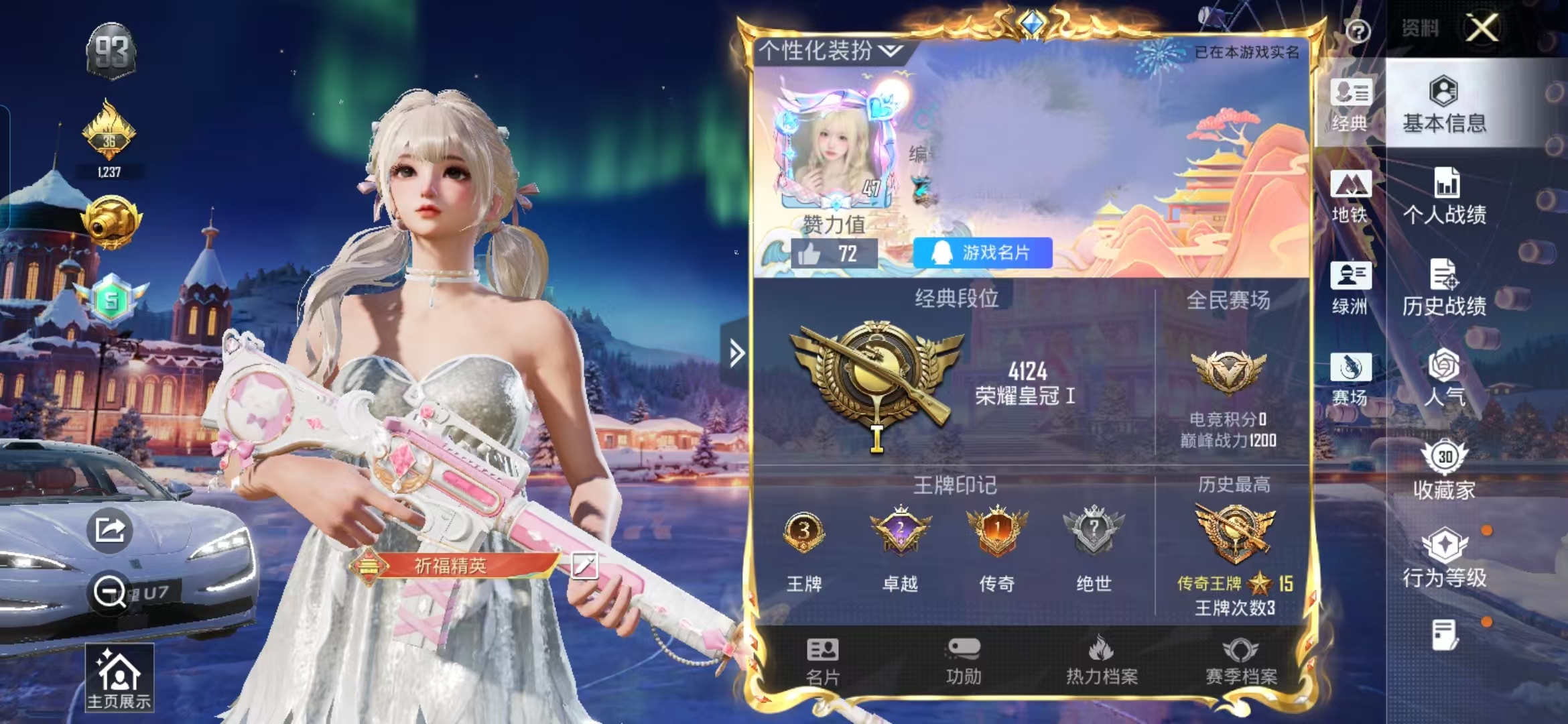The image size is (1568, 724).
Task: Show the 行为等级 tab
Action: pyautogui.click(x=1444, y=559)
